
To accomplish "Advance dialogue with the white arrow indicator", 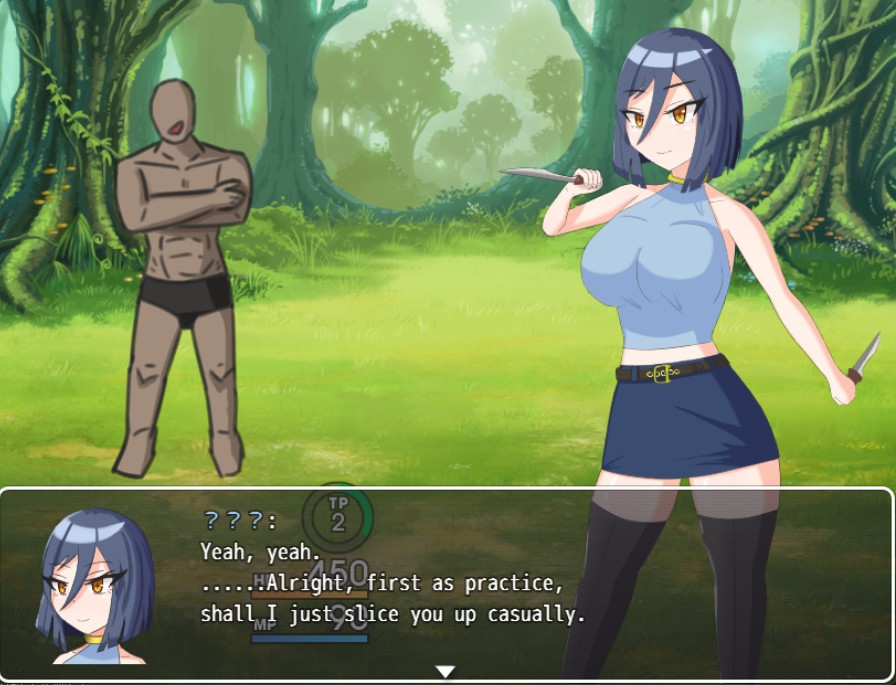I will 445,671.
